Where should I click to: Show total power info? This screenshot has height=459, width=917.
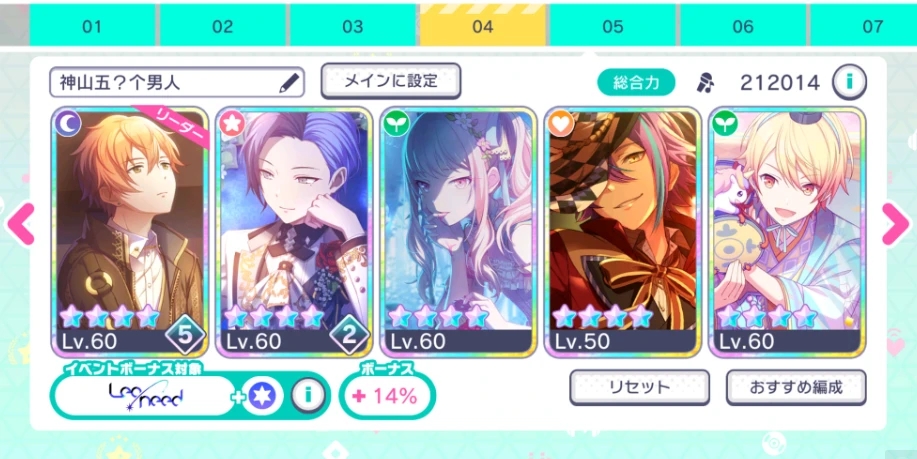click(849, 82)
